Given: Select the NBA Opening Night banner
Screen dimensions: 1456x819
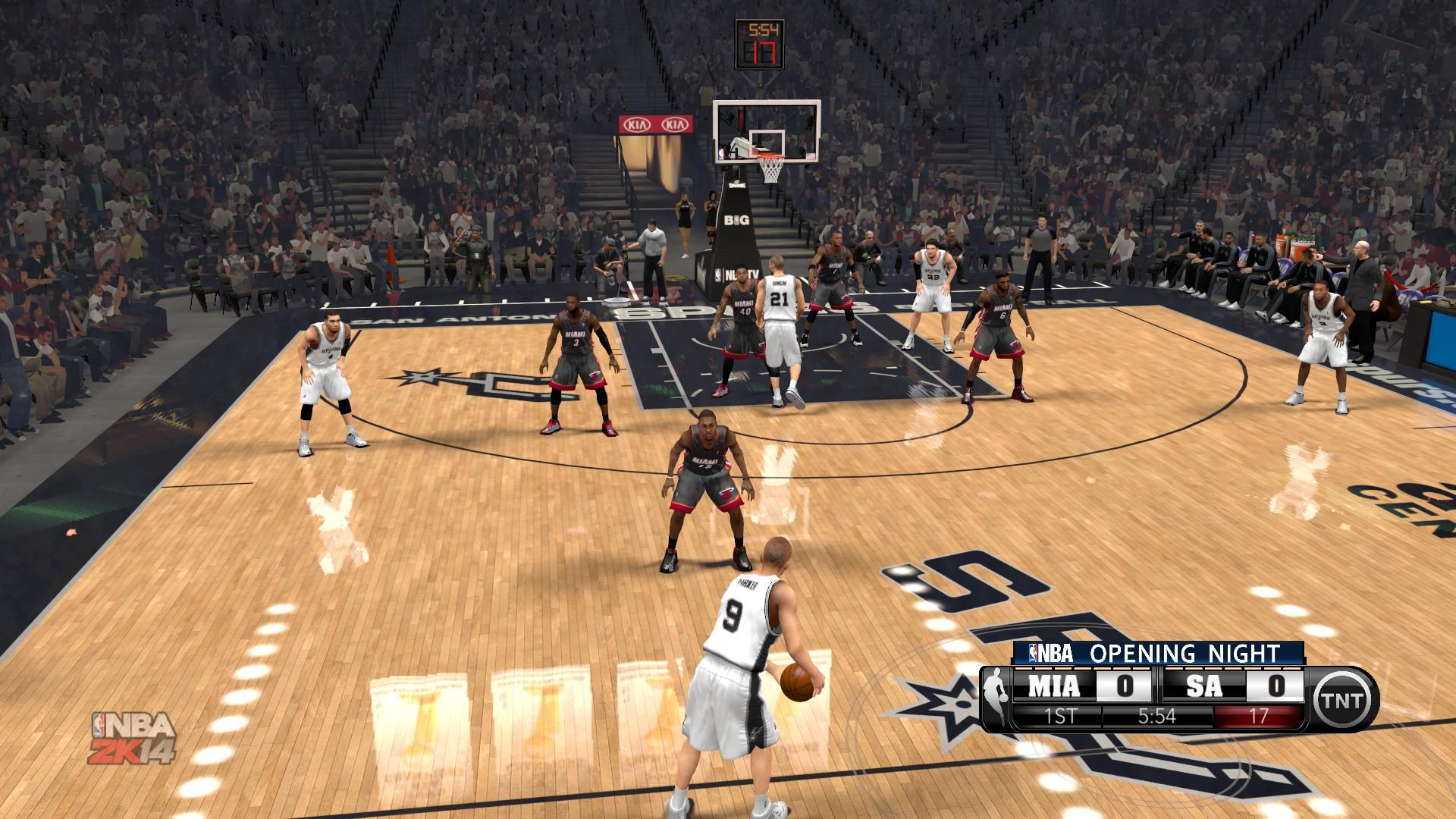Looking at the screenshot, I should pyautogui.click(x=1158, y=652).
